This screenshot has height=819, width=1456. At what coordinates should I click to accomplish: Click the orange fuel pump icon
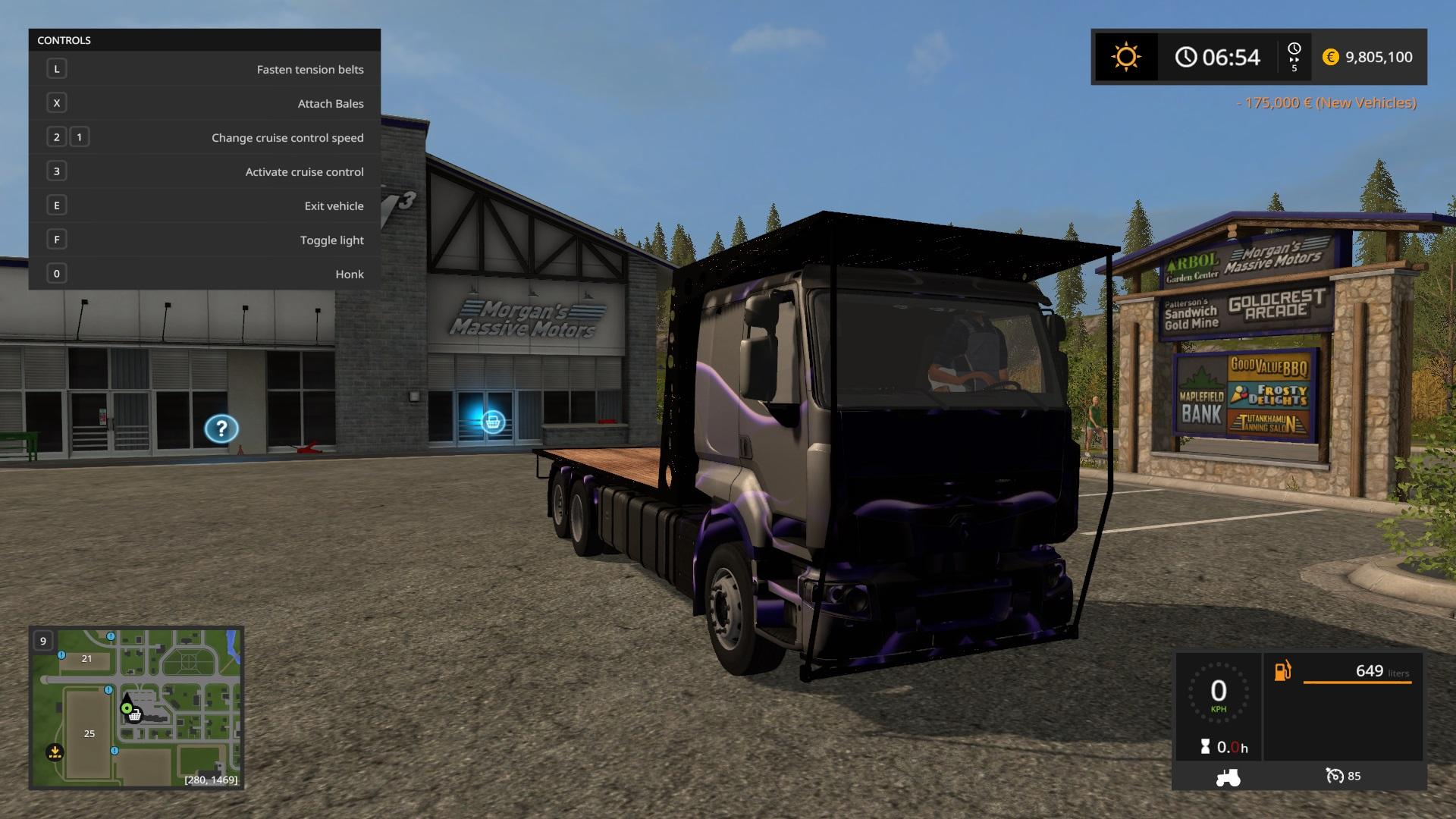1282,671
